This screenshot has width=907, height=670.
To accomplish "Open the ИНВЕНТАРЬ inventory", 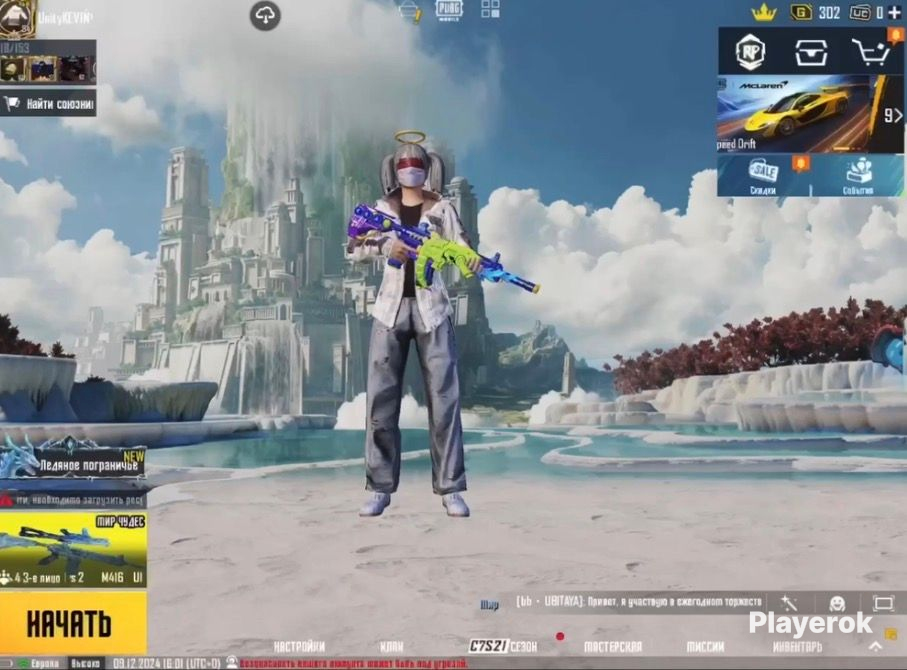I will (x=796, y=647).
